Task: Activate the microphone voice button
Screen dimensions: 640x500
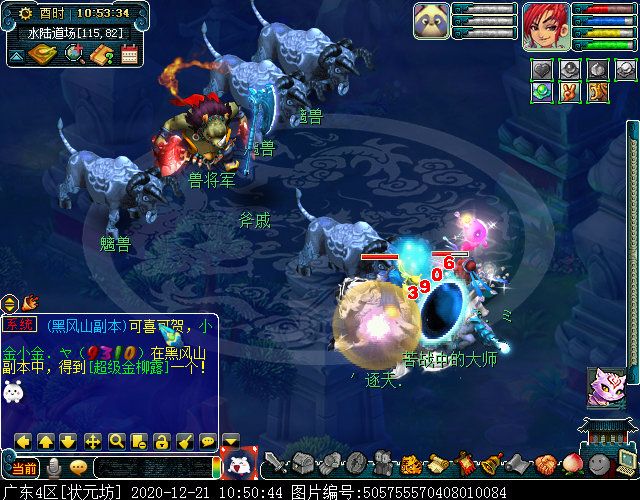Action: [x=53, y=468]
